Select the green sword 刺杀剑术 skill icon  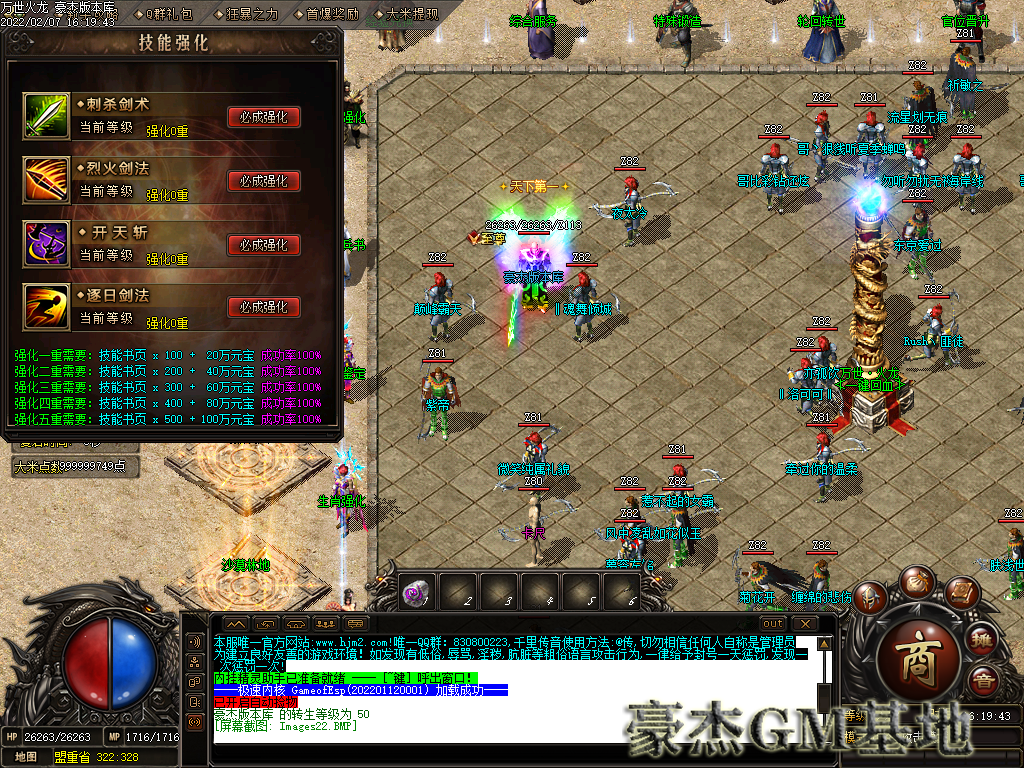(46, 116)
